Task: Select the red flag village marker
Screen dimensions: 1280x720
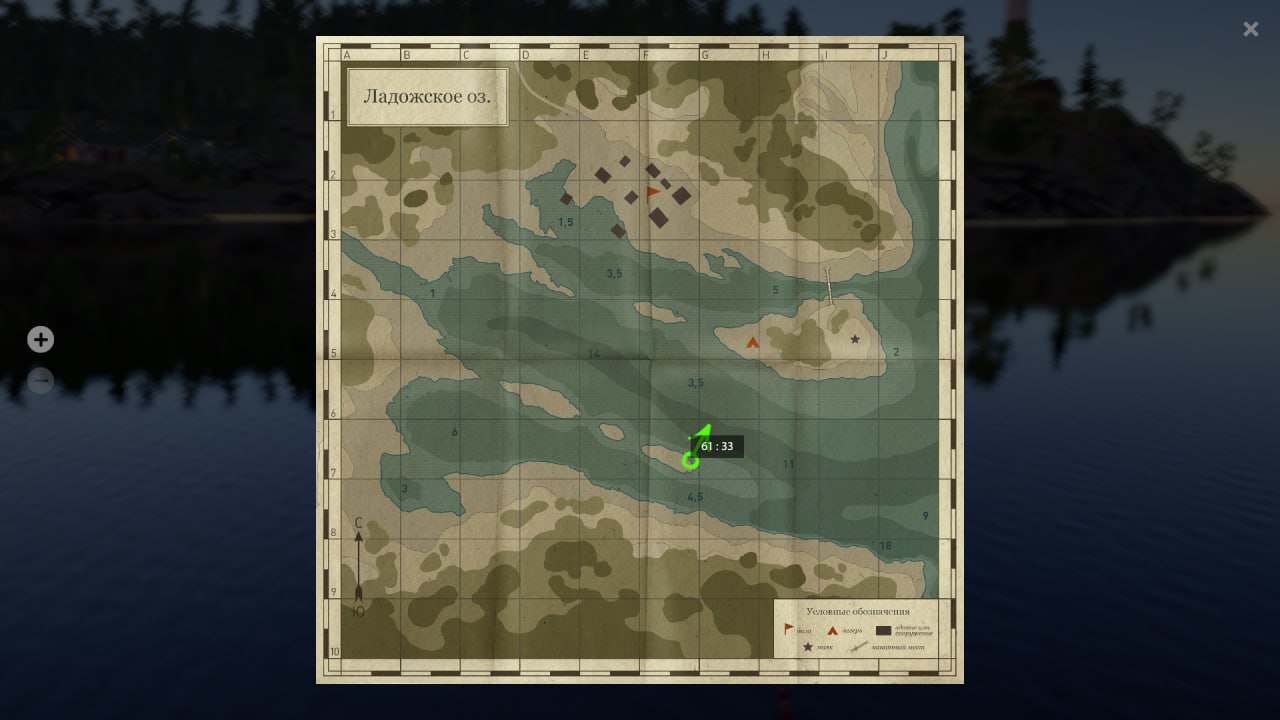Action: pyautogui.click(x=653, y=191)
